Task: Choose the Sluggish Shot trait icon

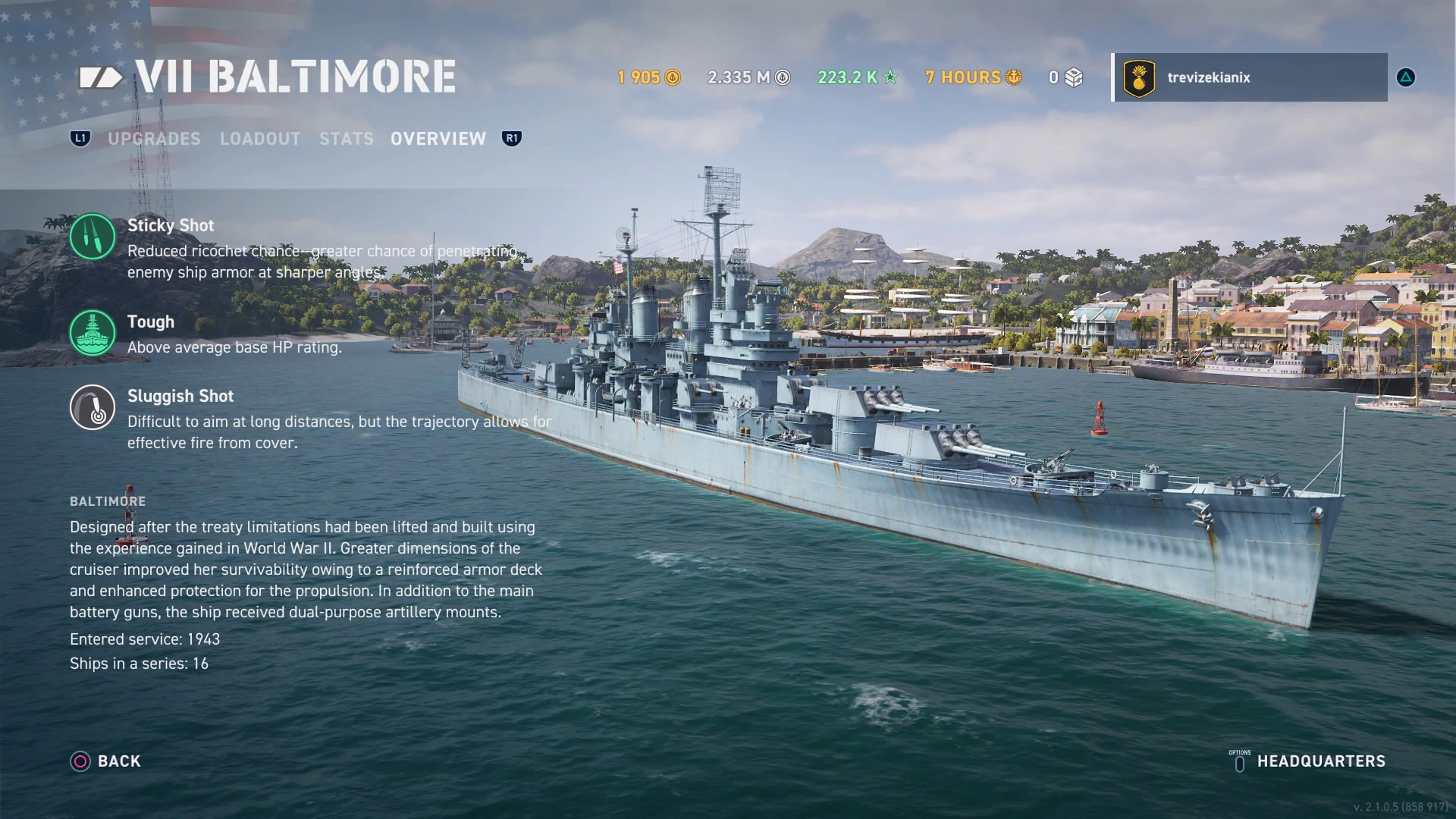Action: pos(93,407)
